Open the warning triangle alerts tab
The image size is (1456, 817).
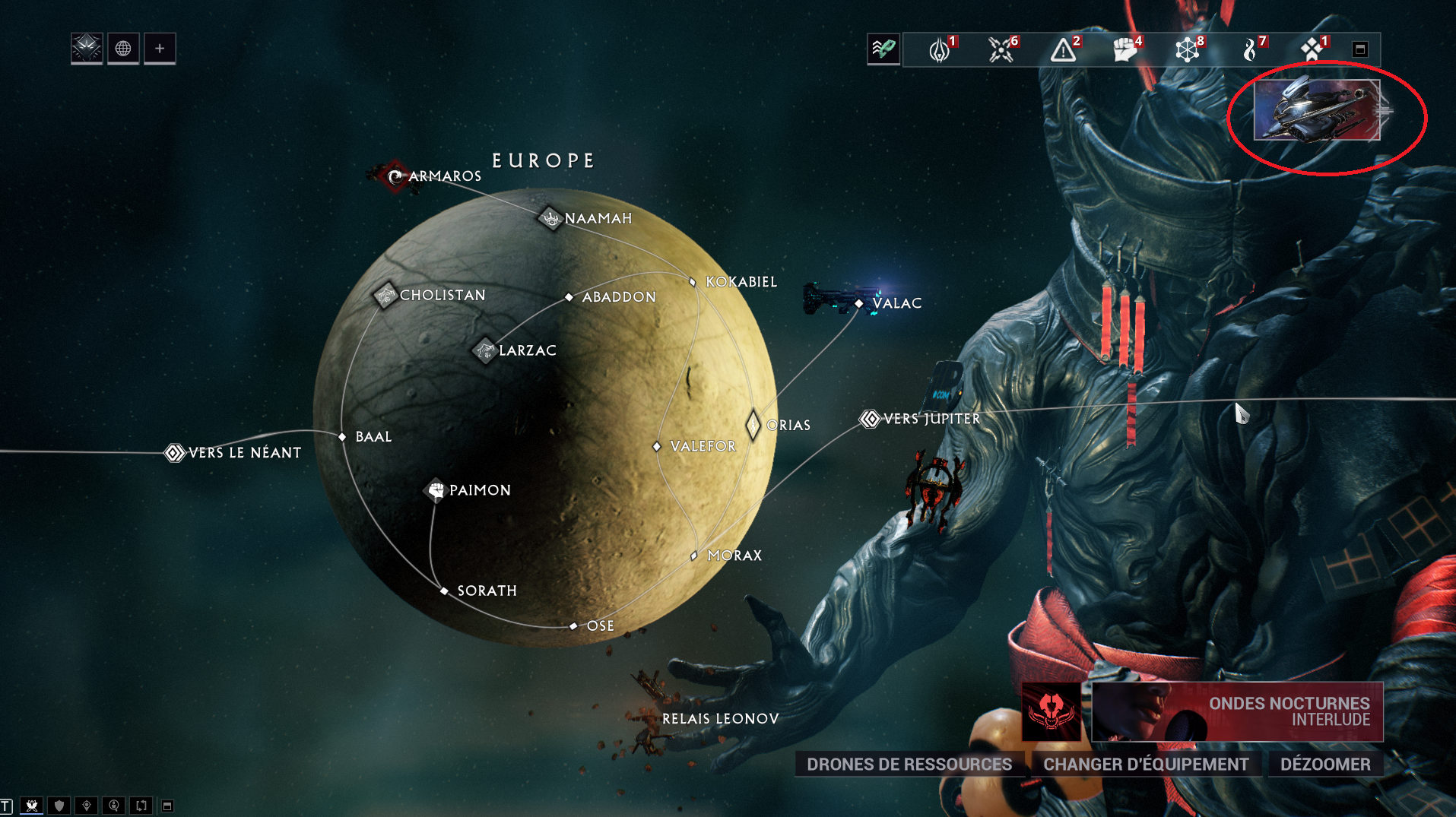pos(1063,49)
